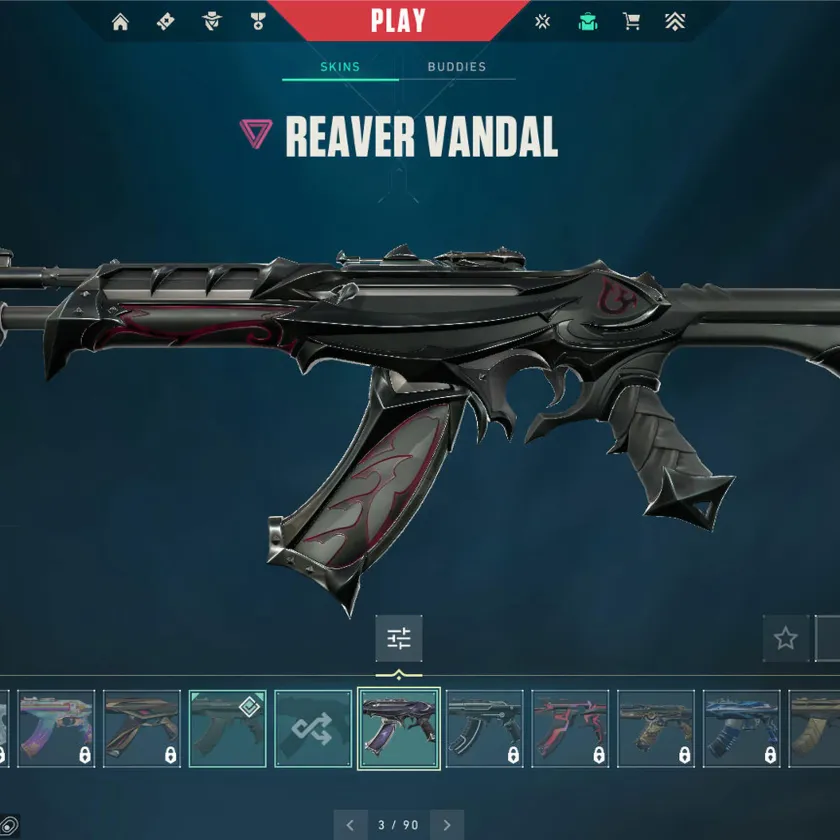840x840 pixels.
Task: Choose the blue locked Vandal skin thumbnail
Action: click(741, 729)
